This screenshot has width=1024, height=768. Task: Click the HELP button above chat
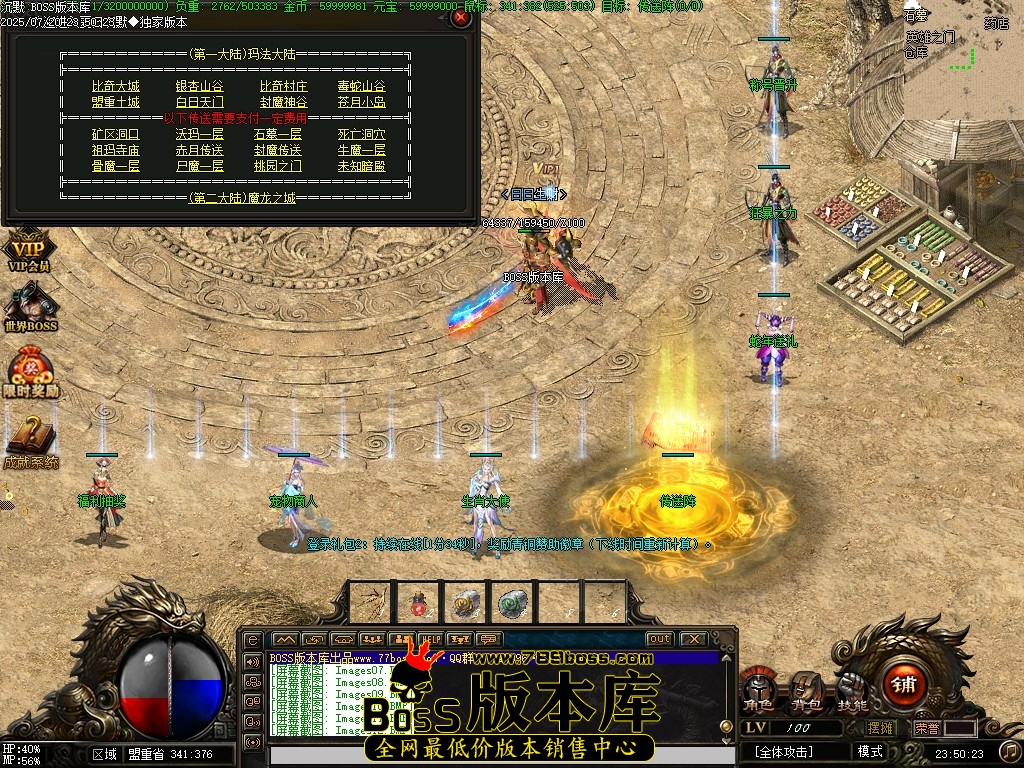click(430, 639)
